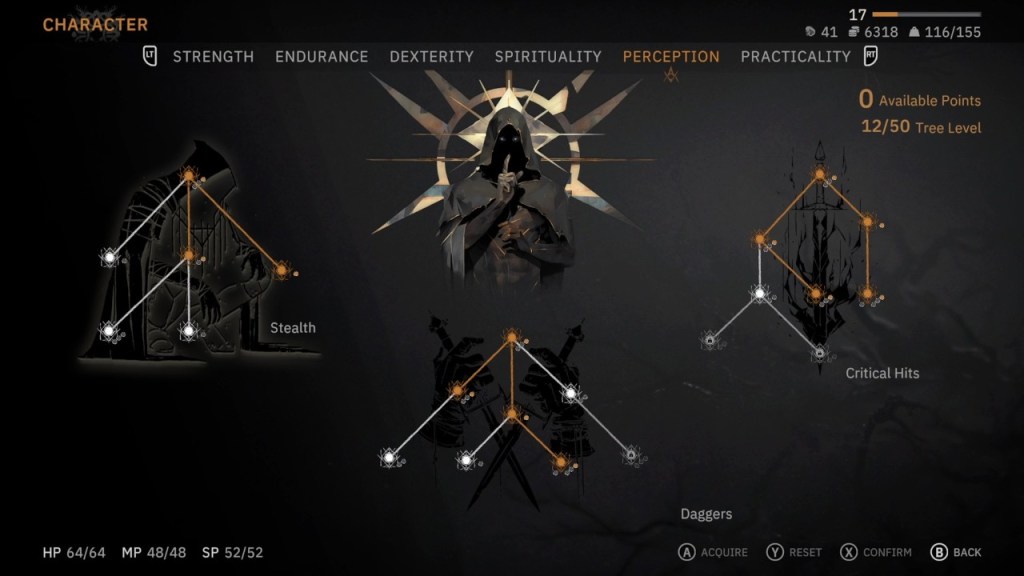Choose the root node of the Daggers tree
This screenshot has width=1024, height=576.
point(512,337)
